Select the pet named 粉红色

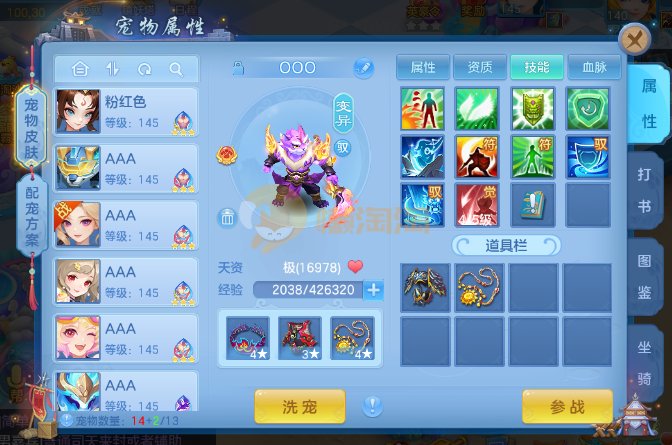[x=126, y=114]
